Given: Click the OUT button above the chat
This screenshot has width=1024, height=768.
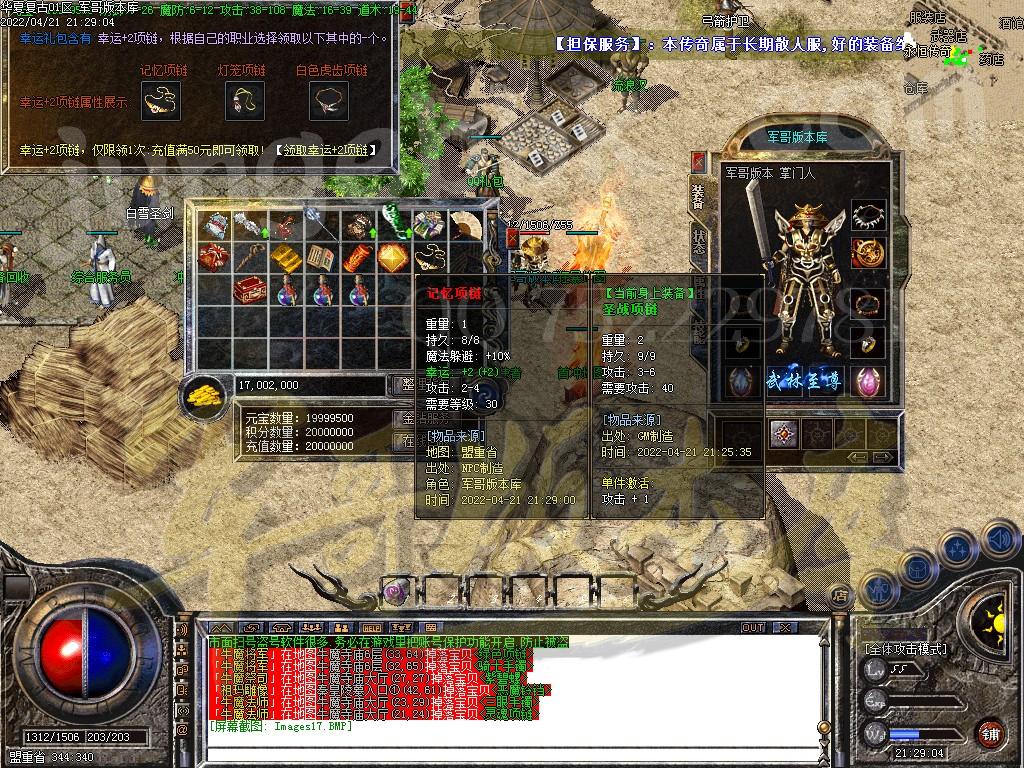Looking at the screenshot, I should pos(752,628).
